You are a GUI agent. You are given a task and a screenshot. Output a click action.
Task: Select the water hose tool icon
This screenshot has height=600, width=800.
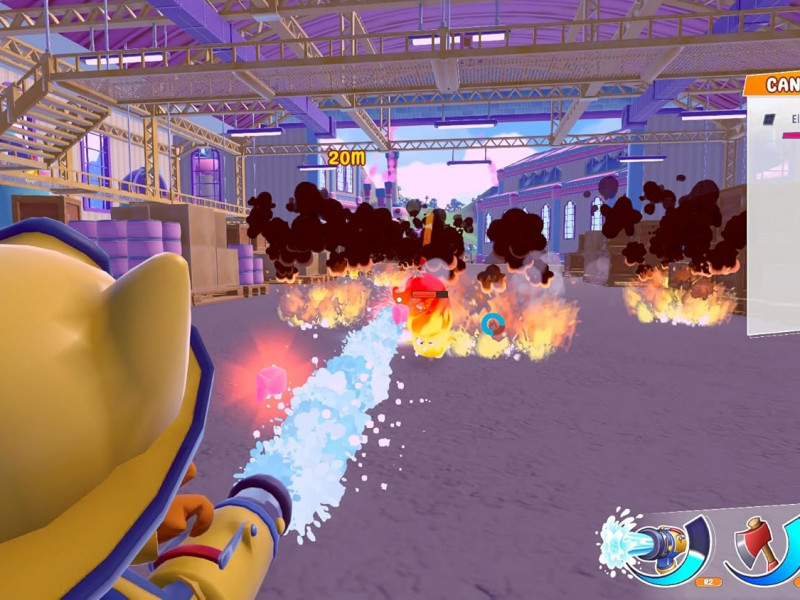tap(653, 547)
